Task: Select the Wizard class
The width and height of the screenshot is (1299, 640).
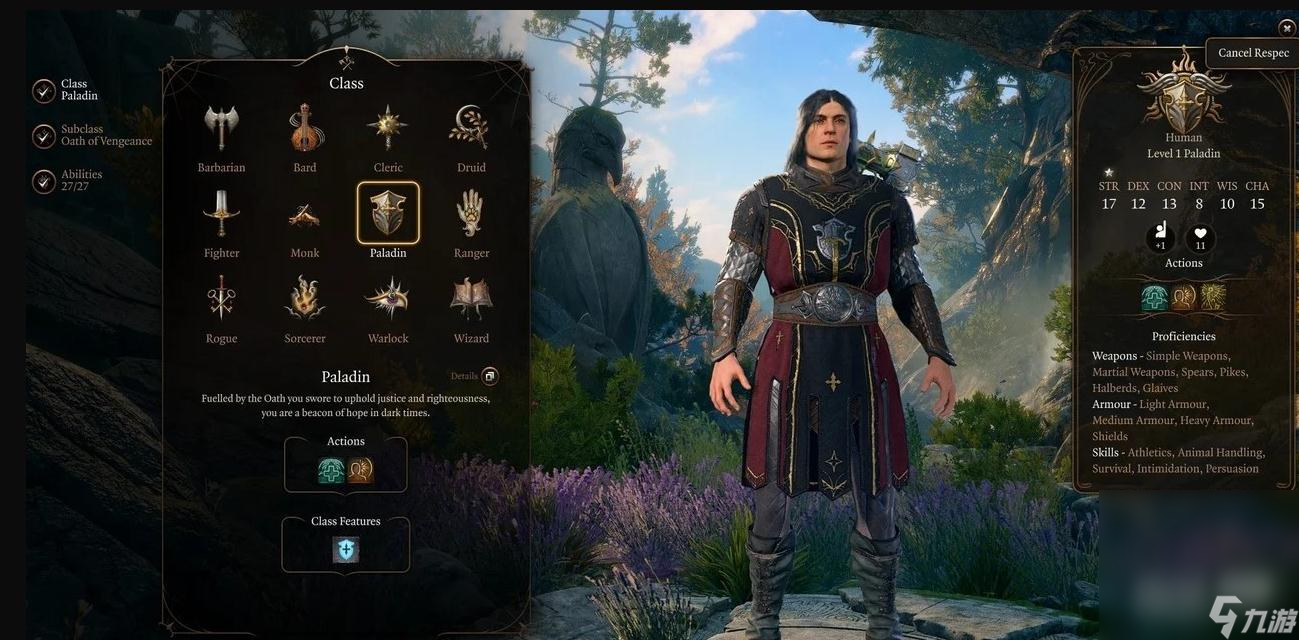Action: pyautogui.click(x=471, y=298)
